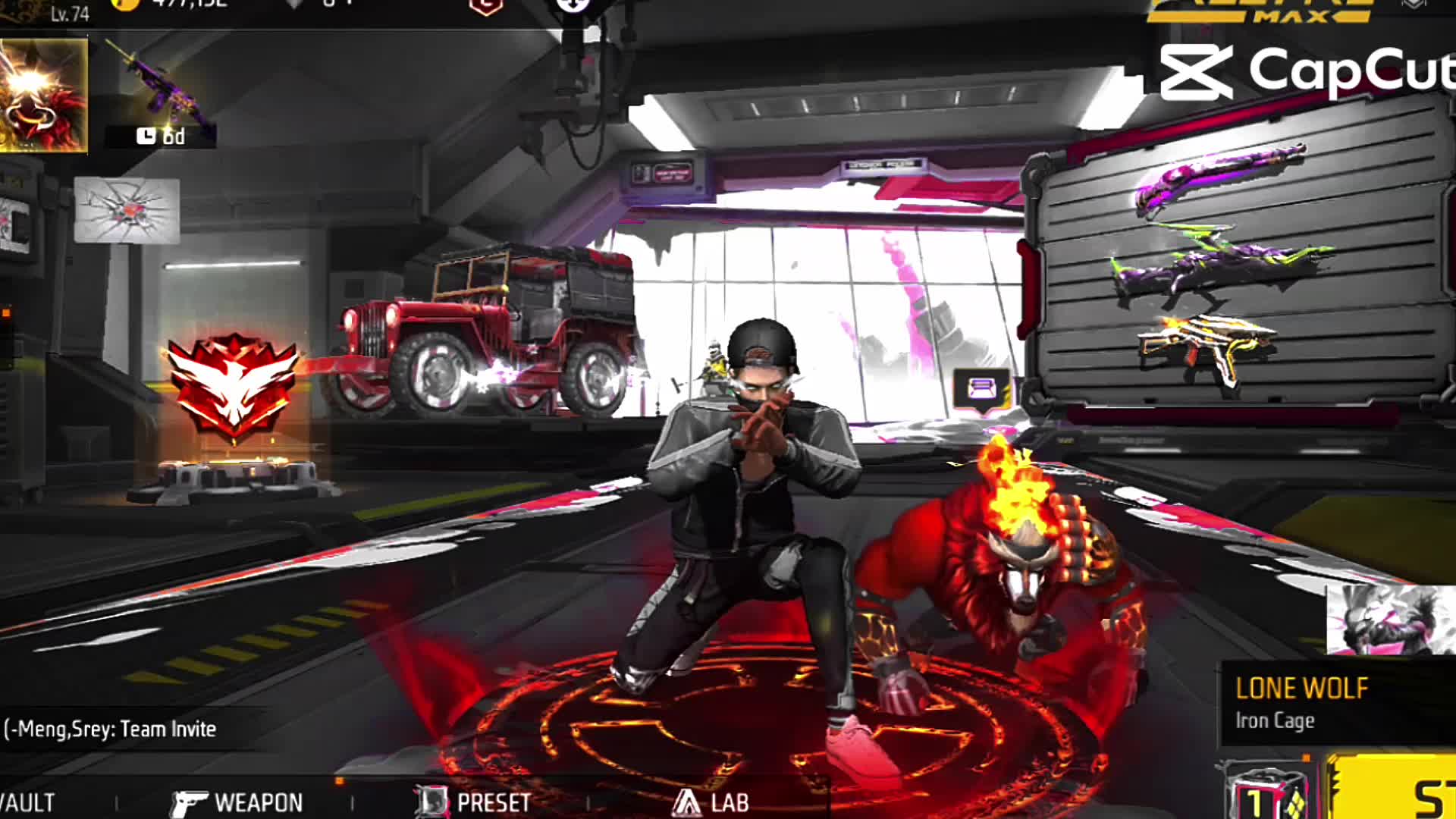Open the cracked glass event banner

click(127, 210)
